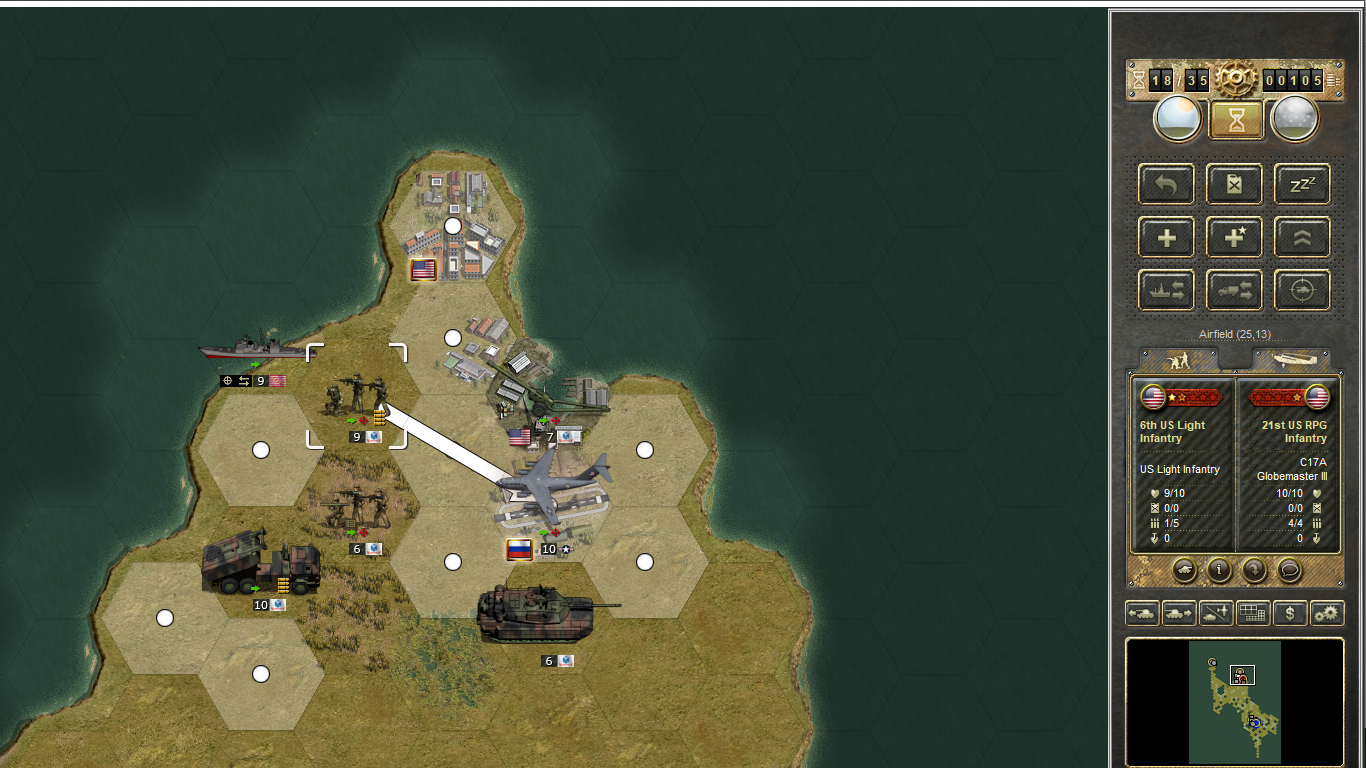Put the unit to sleep with Zzz
Viewport: 1366px width, 768px height.
(x=1302, y=184)
